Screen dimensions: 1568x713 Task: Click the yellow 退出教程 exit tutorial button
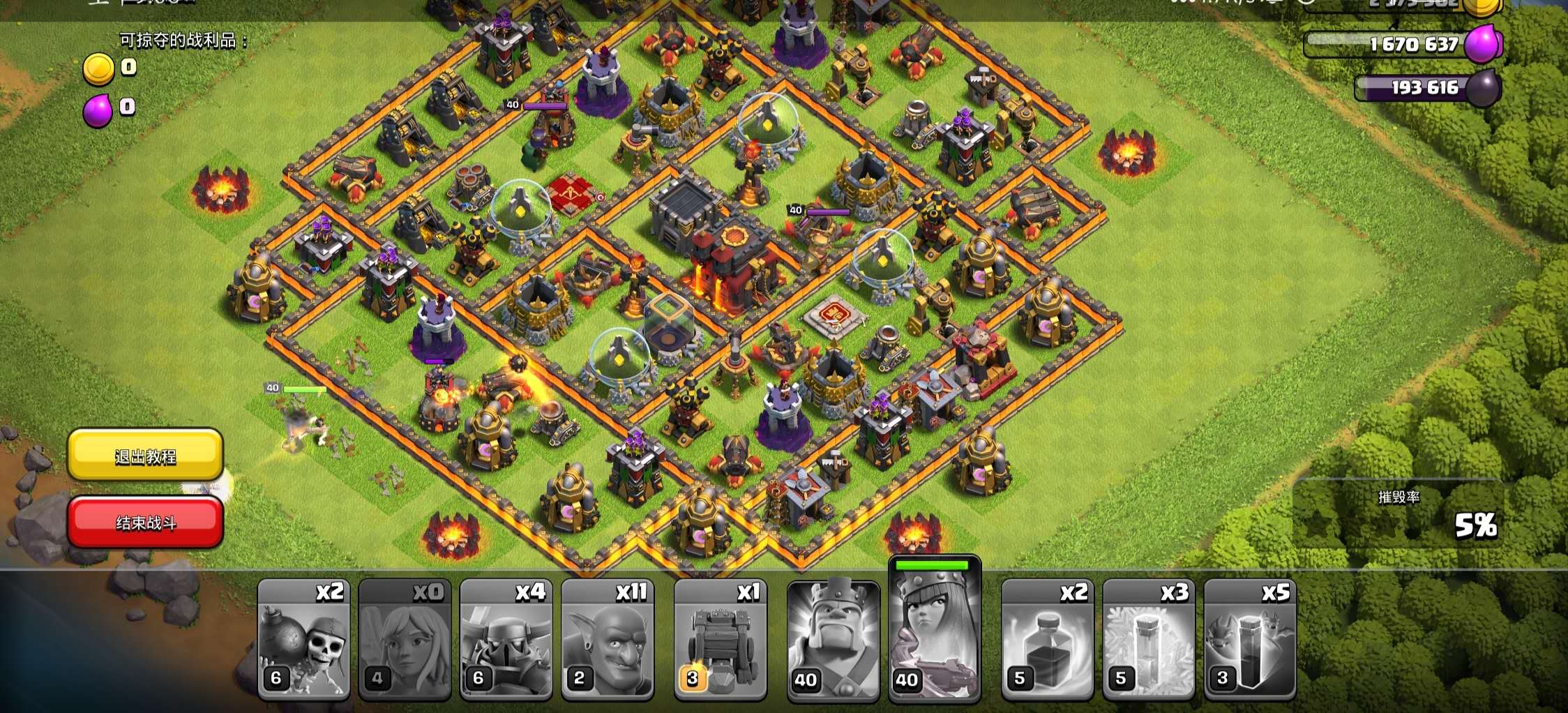(145, 456)
